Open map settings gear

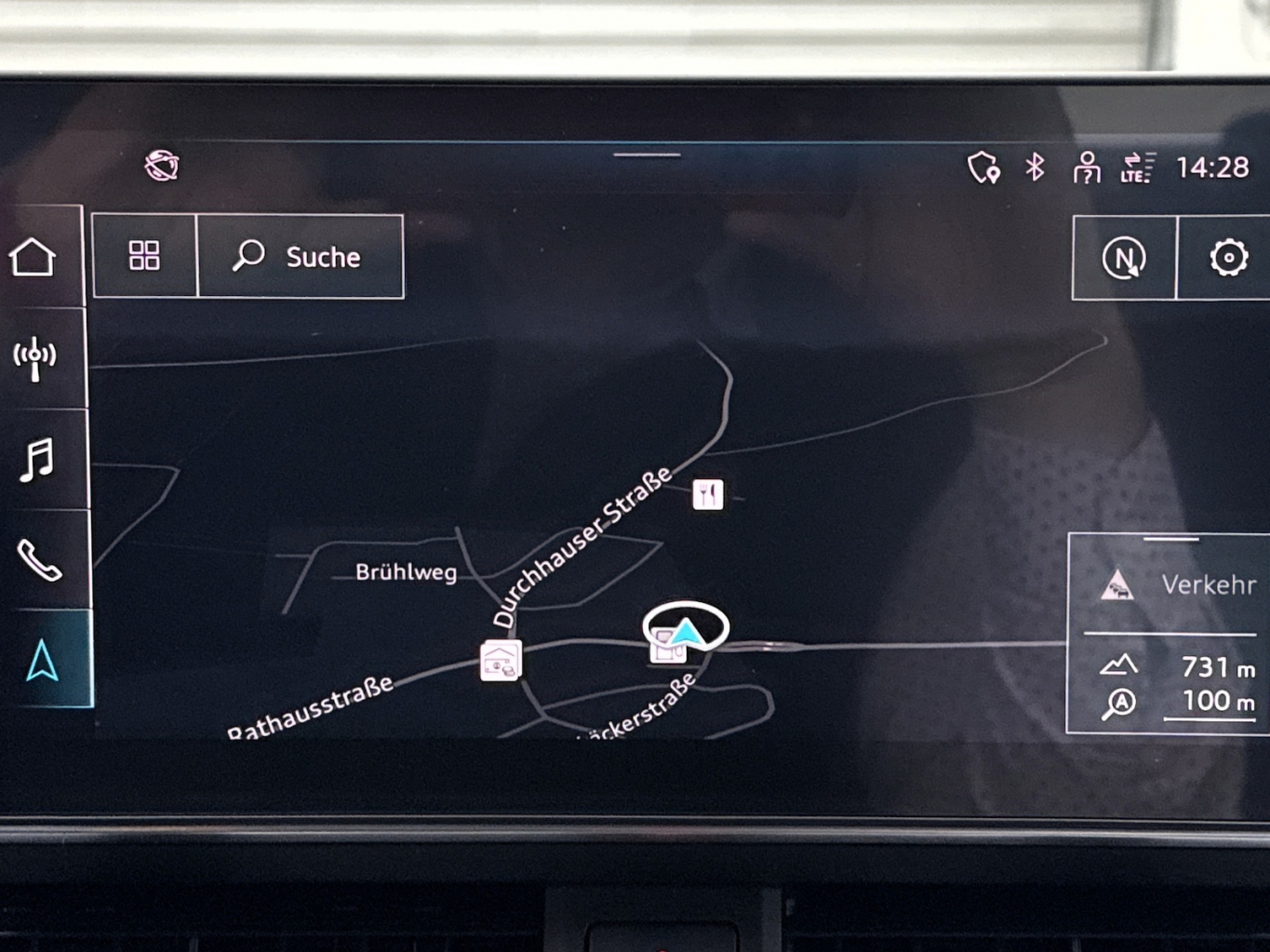[1228, 258]
